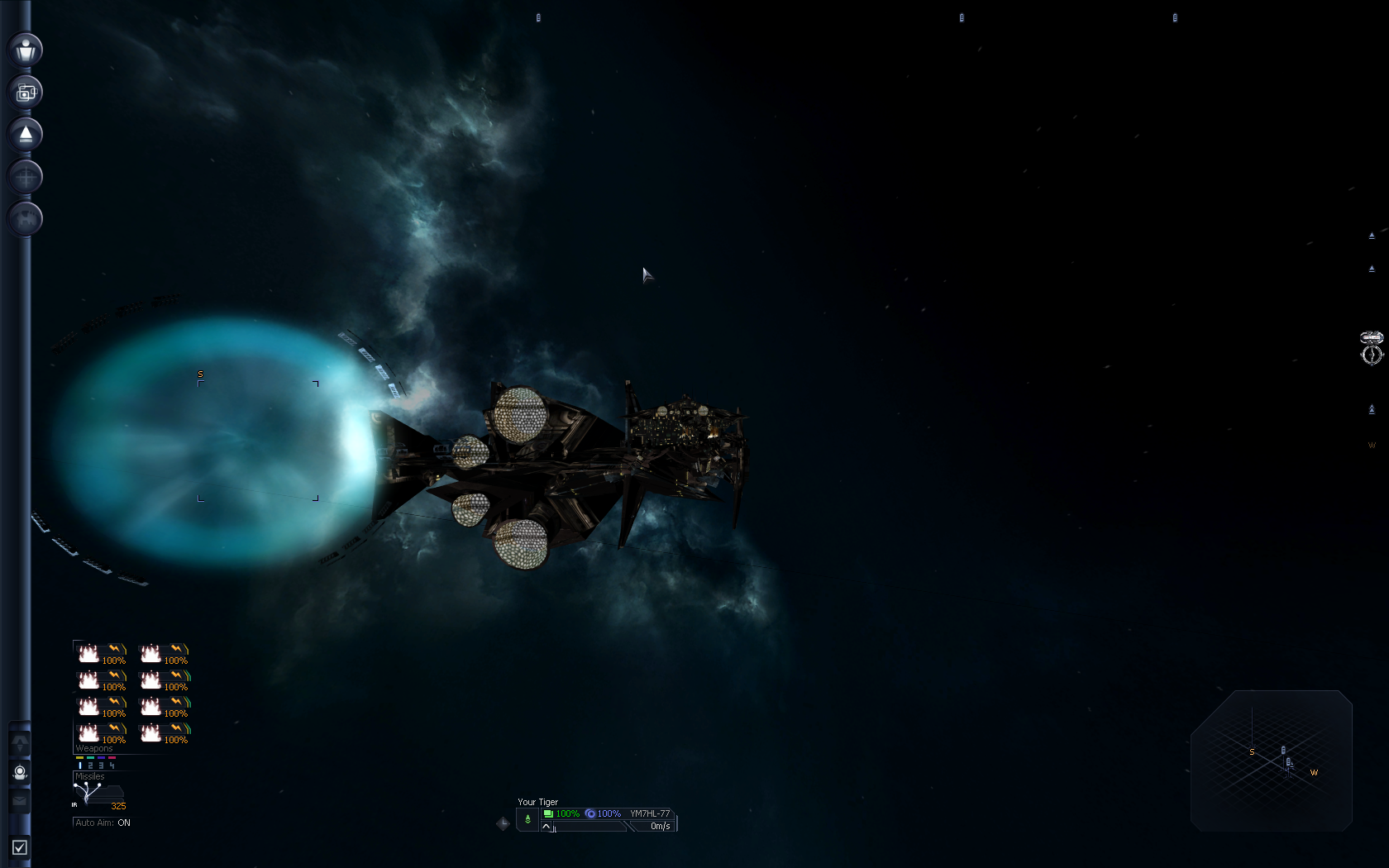Click the clock diamond icon near ship status
Viewport: 1389px width, 868px height.
coord(503,823)
